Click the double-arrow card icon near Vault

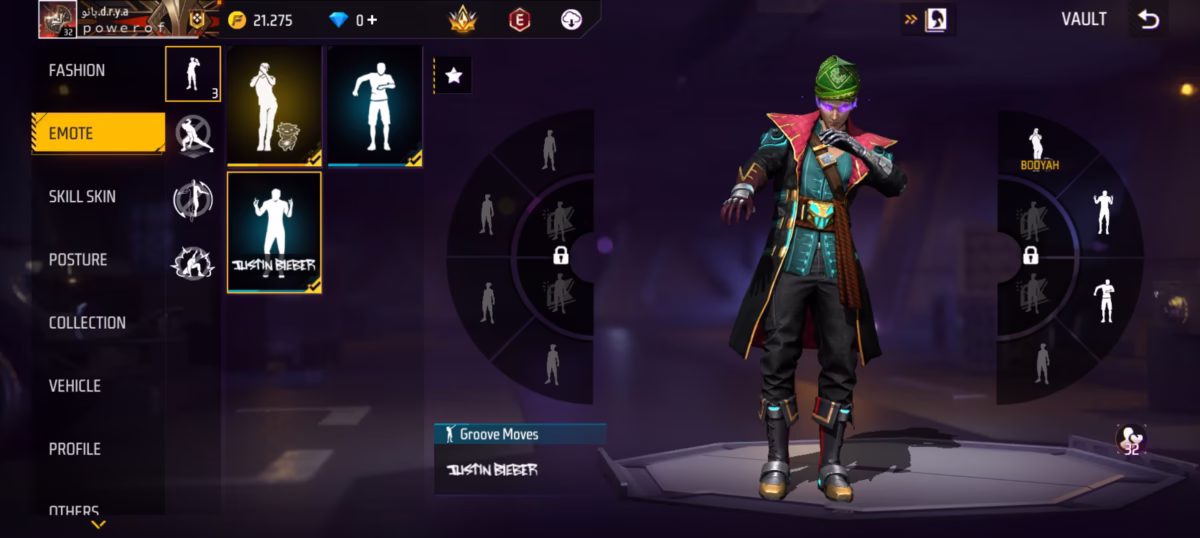929,19
